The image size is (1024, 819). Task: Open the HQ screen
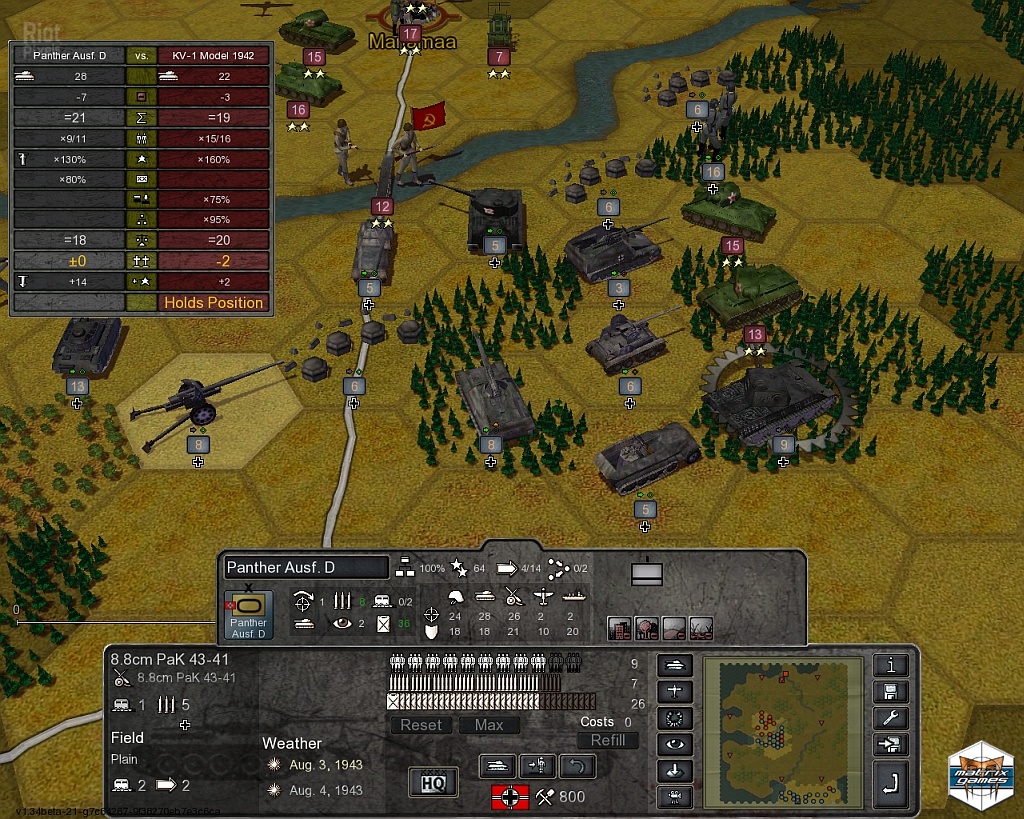pyautogui.click(x=433, y=781)
